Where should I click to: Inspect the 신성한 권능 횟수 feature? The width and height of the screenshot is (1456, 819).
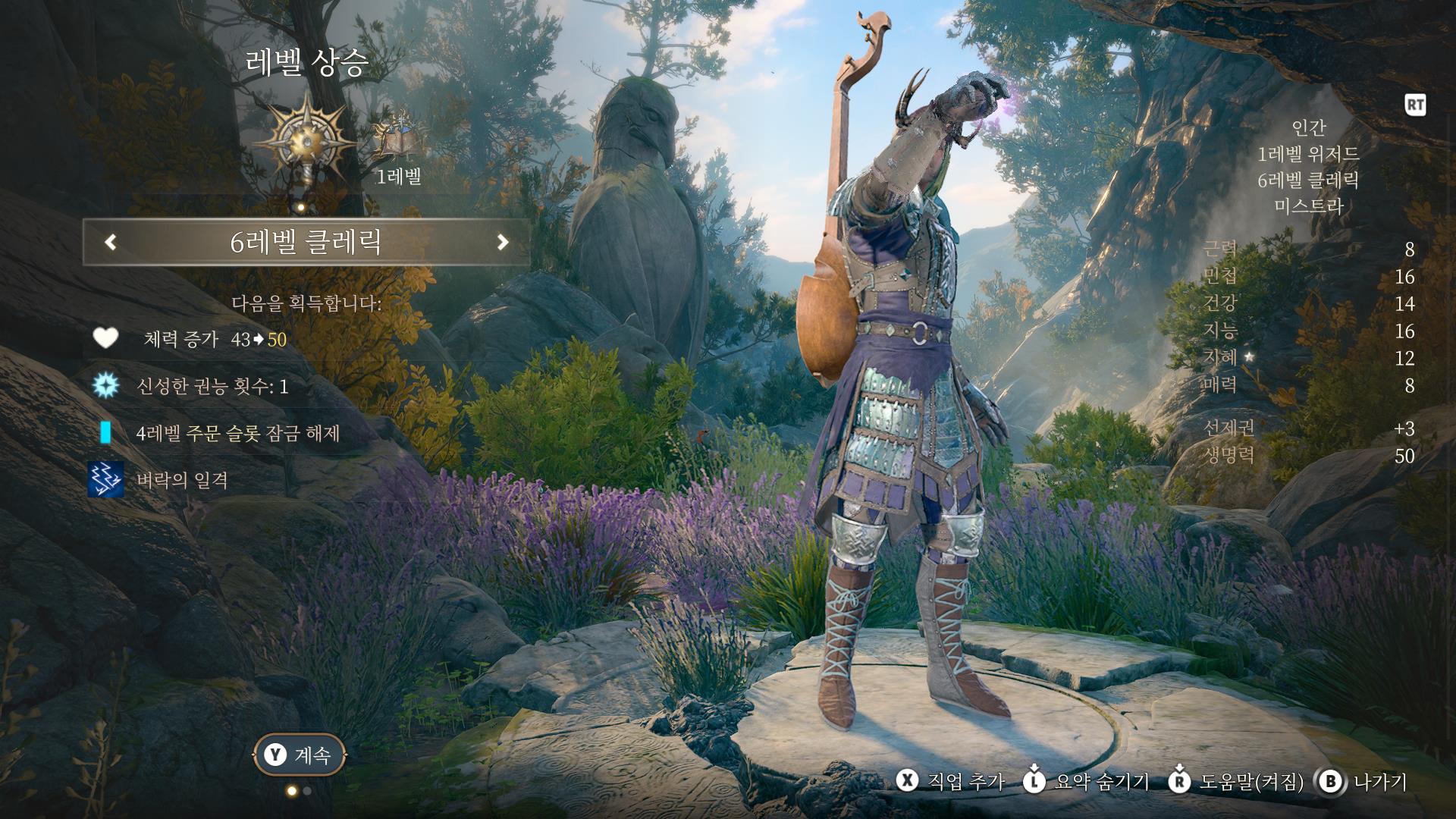click(212, 387)
